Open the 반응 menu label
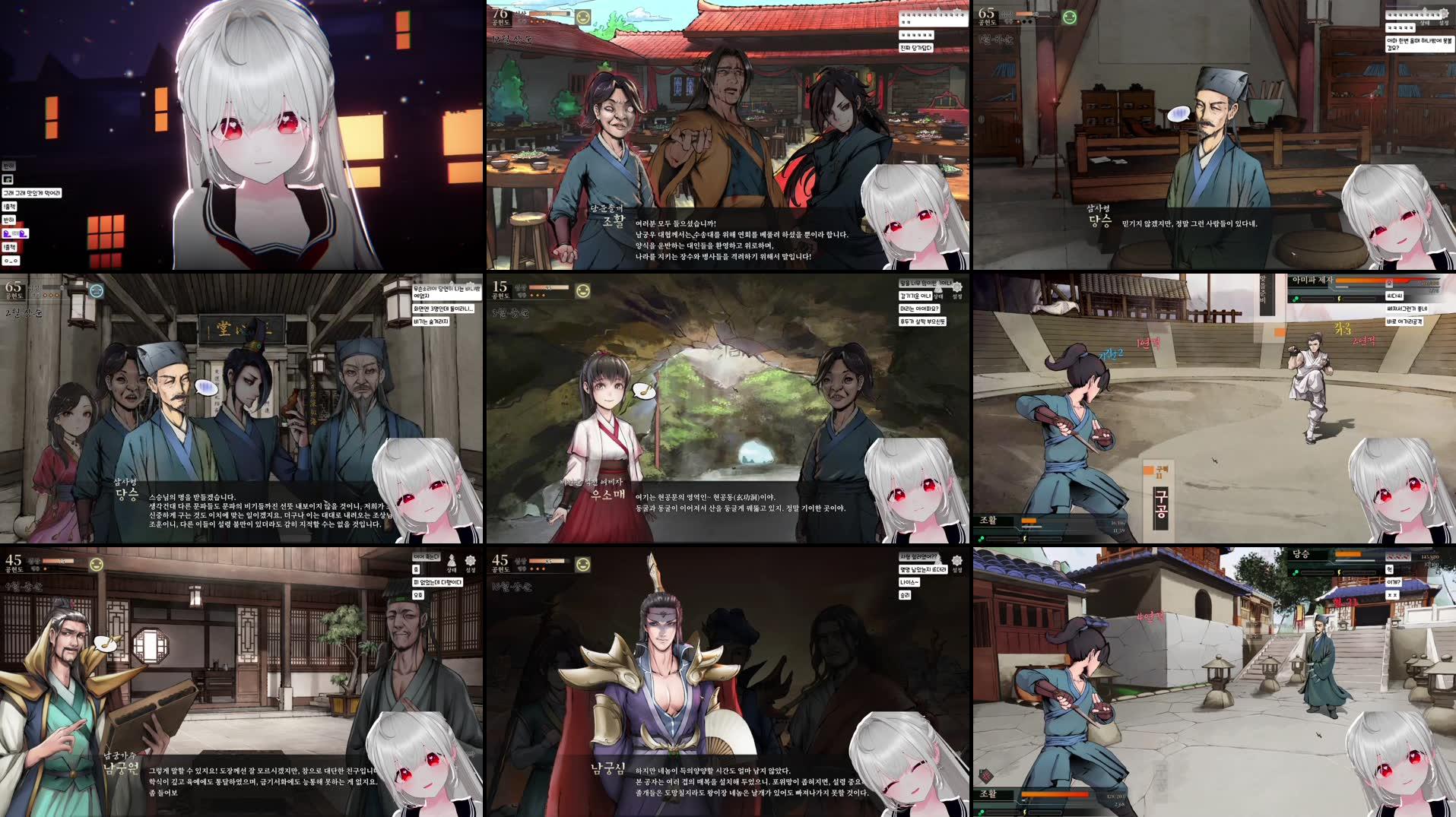The image size is (1456, 817). click(x=9, y=166)
